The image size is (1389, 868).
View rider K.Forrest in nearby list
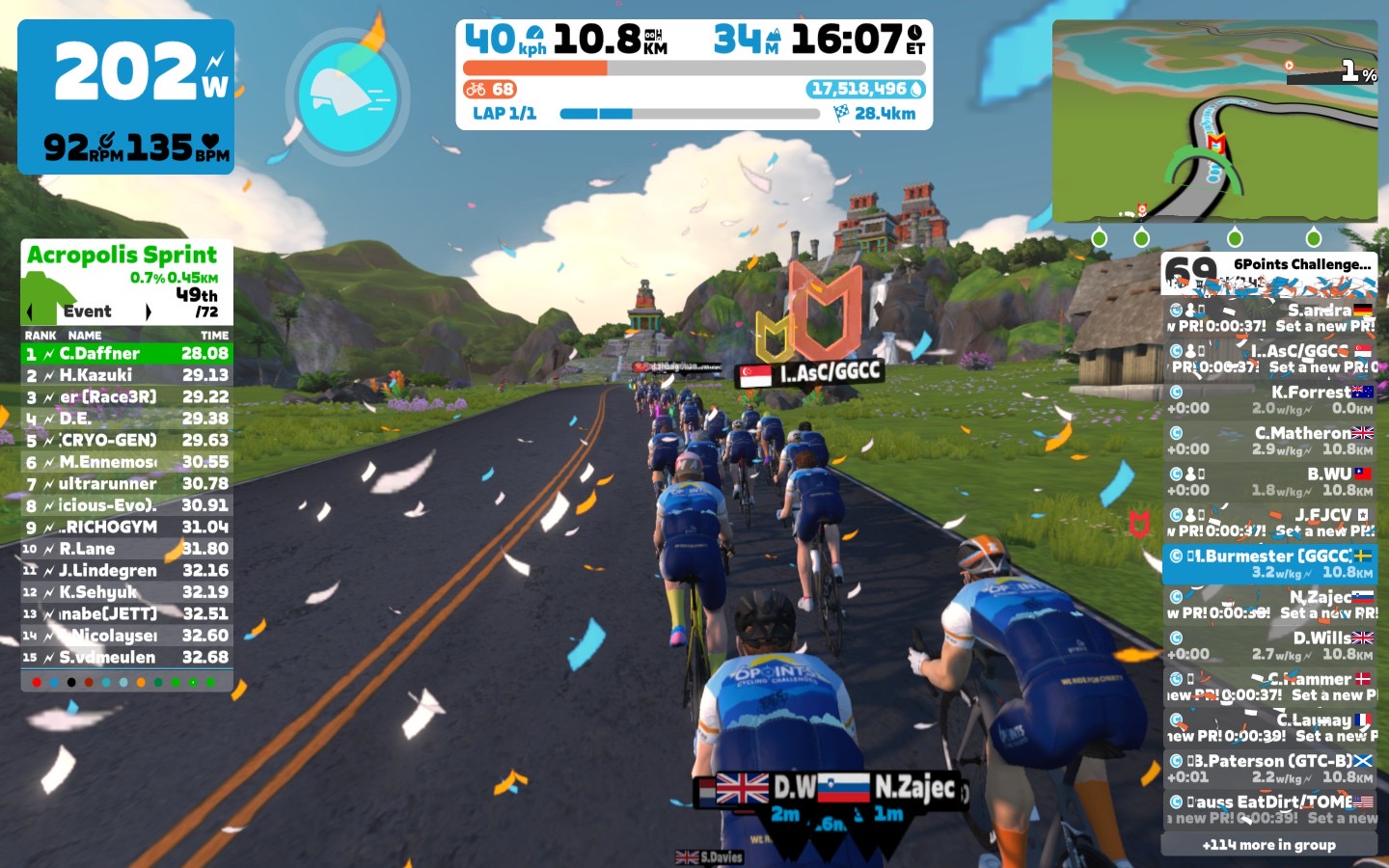1269,400
